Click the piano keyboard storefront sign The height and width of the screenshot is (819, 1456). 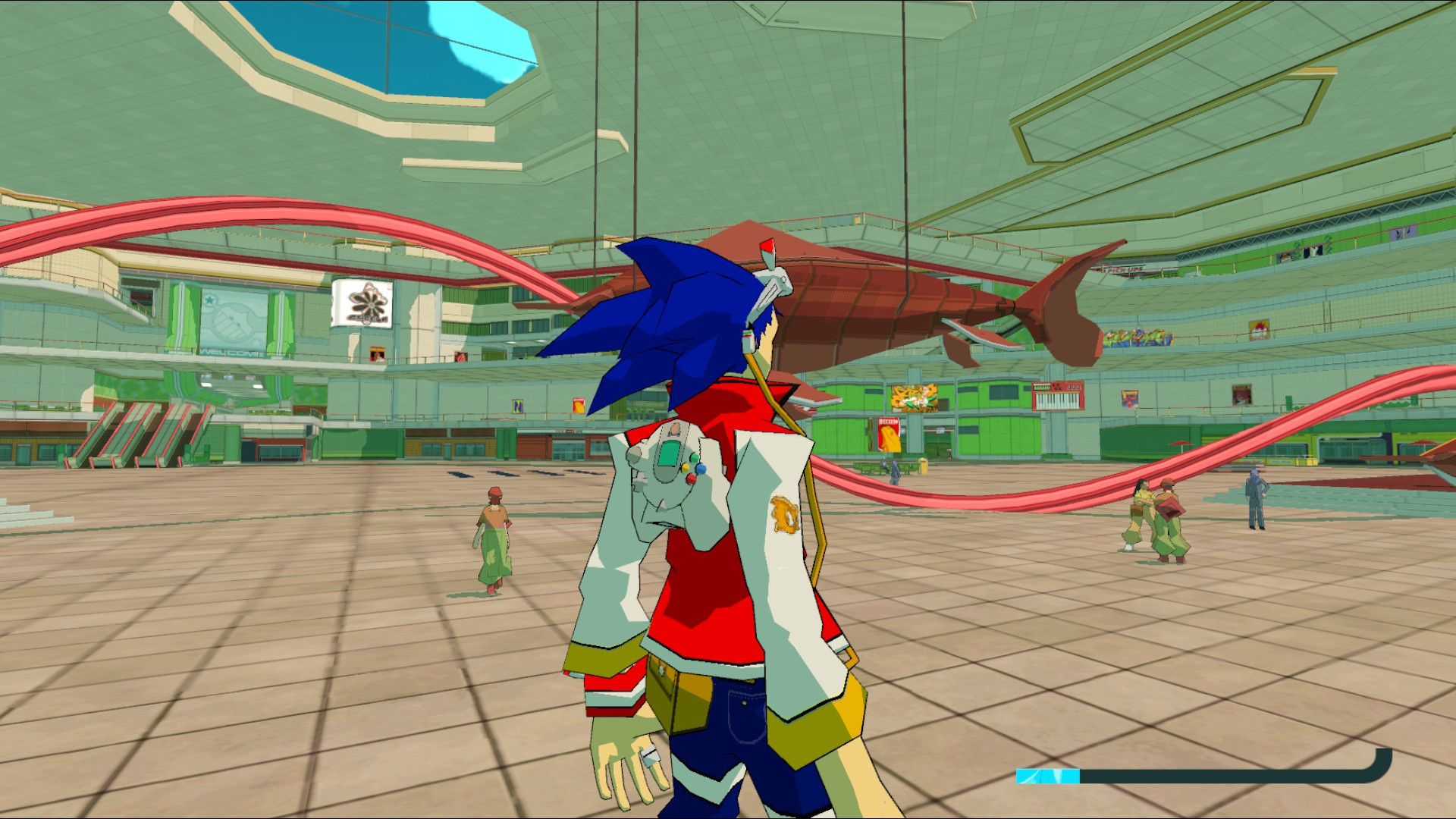[1056, 395]
